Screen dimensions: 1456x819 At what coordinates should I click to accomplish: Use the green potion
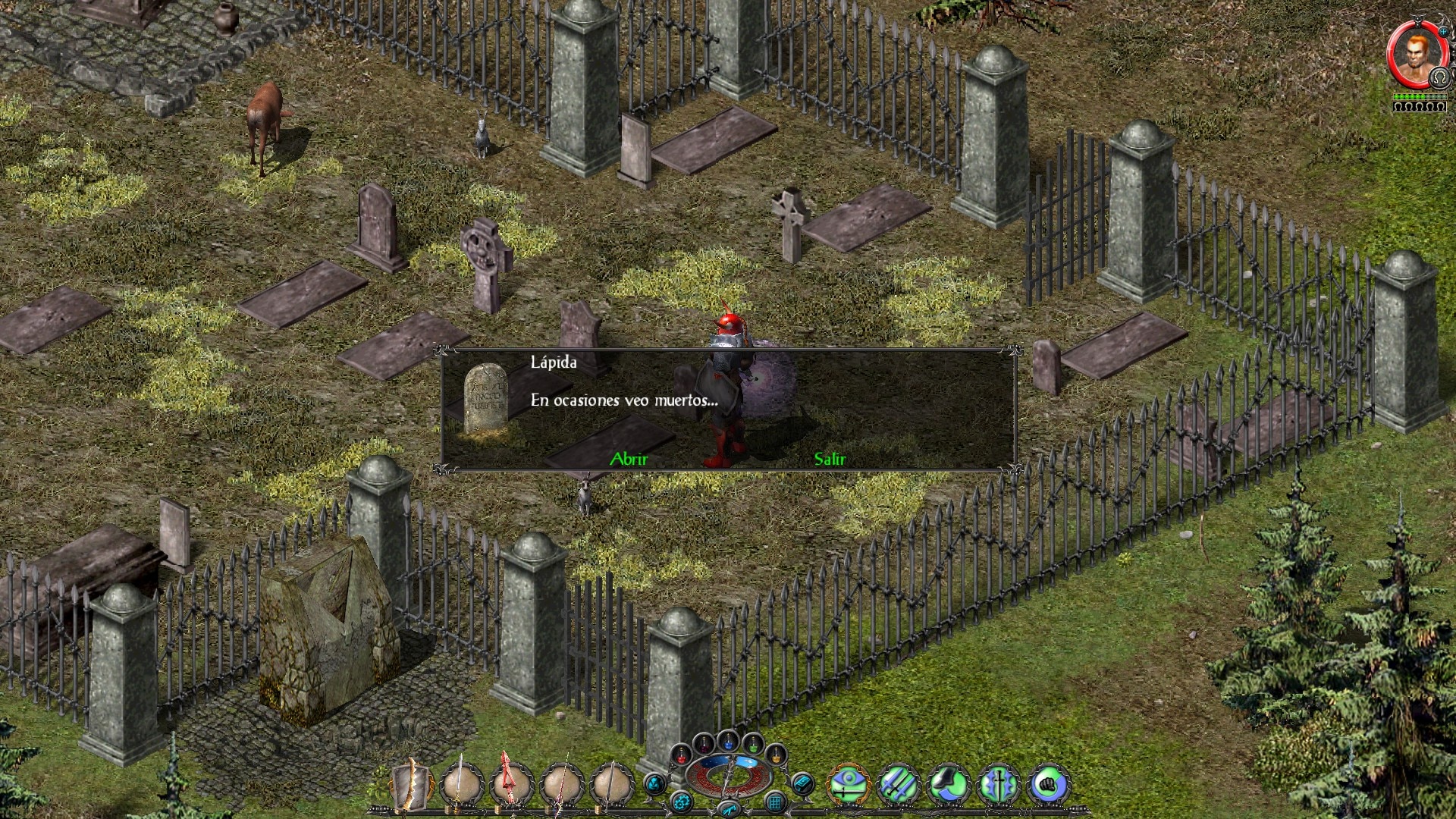[x=752, y=744]
